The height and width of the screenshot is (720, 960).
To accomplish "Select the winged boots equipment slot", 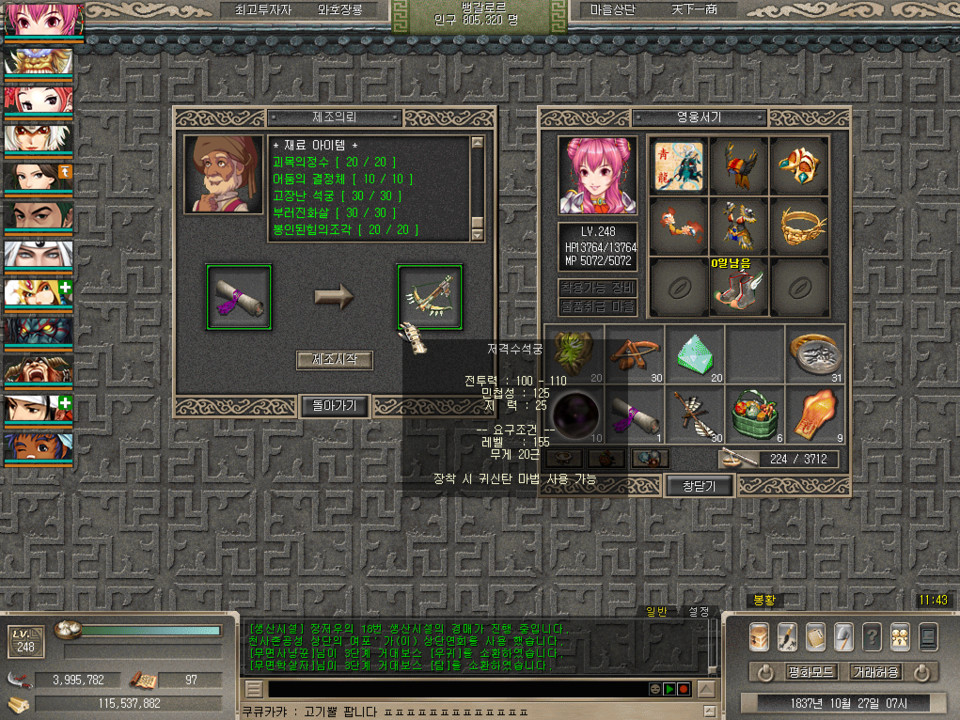I will [x=738, y=288].
